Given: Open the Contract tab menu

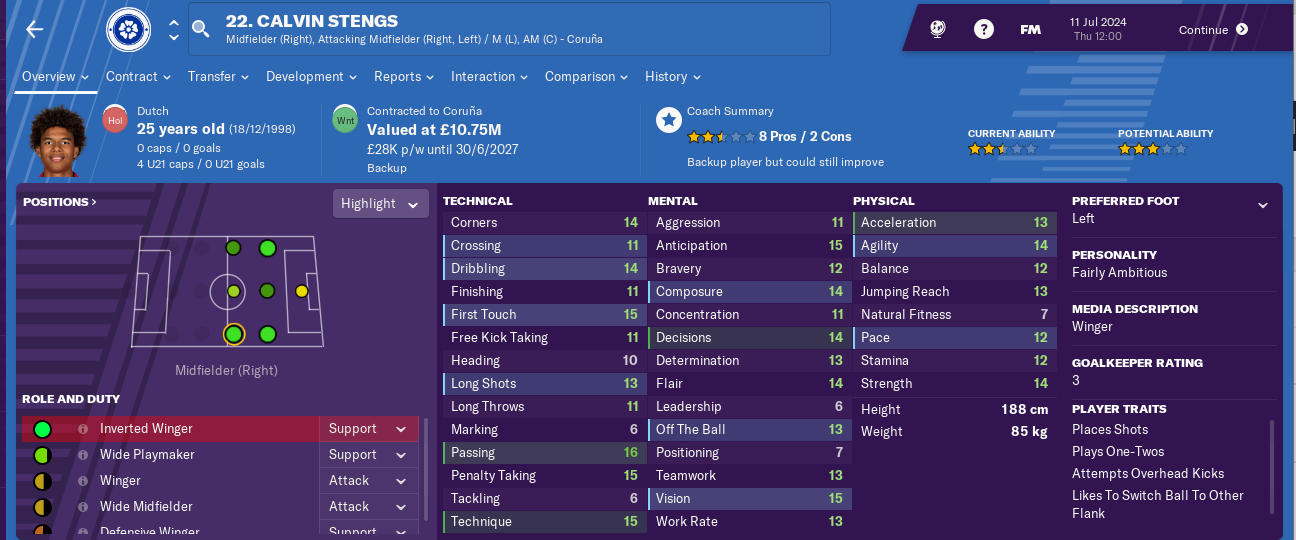Looking at the screenshot, I should pos(138,77).
